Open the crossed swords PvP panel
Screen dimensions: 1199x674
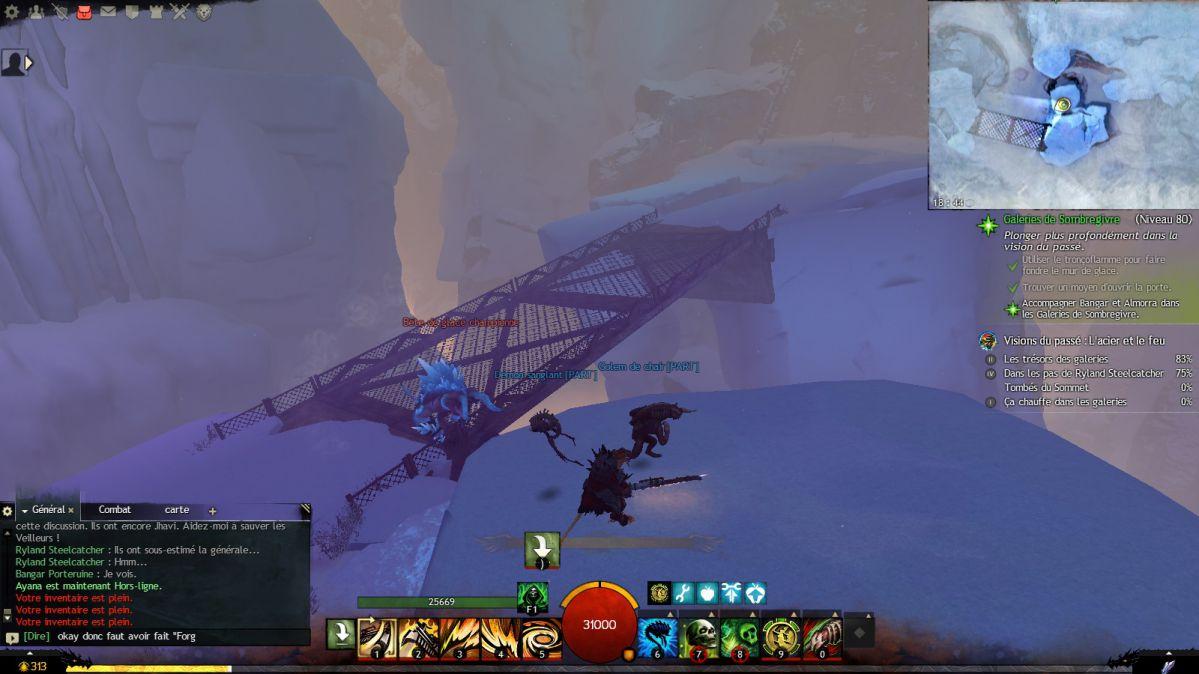(180, 12)
